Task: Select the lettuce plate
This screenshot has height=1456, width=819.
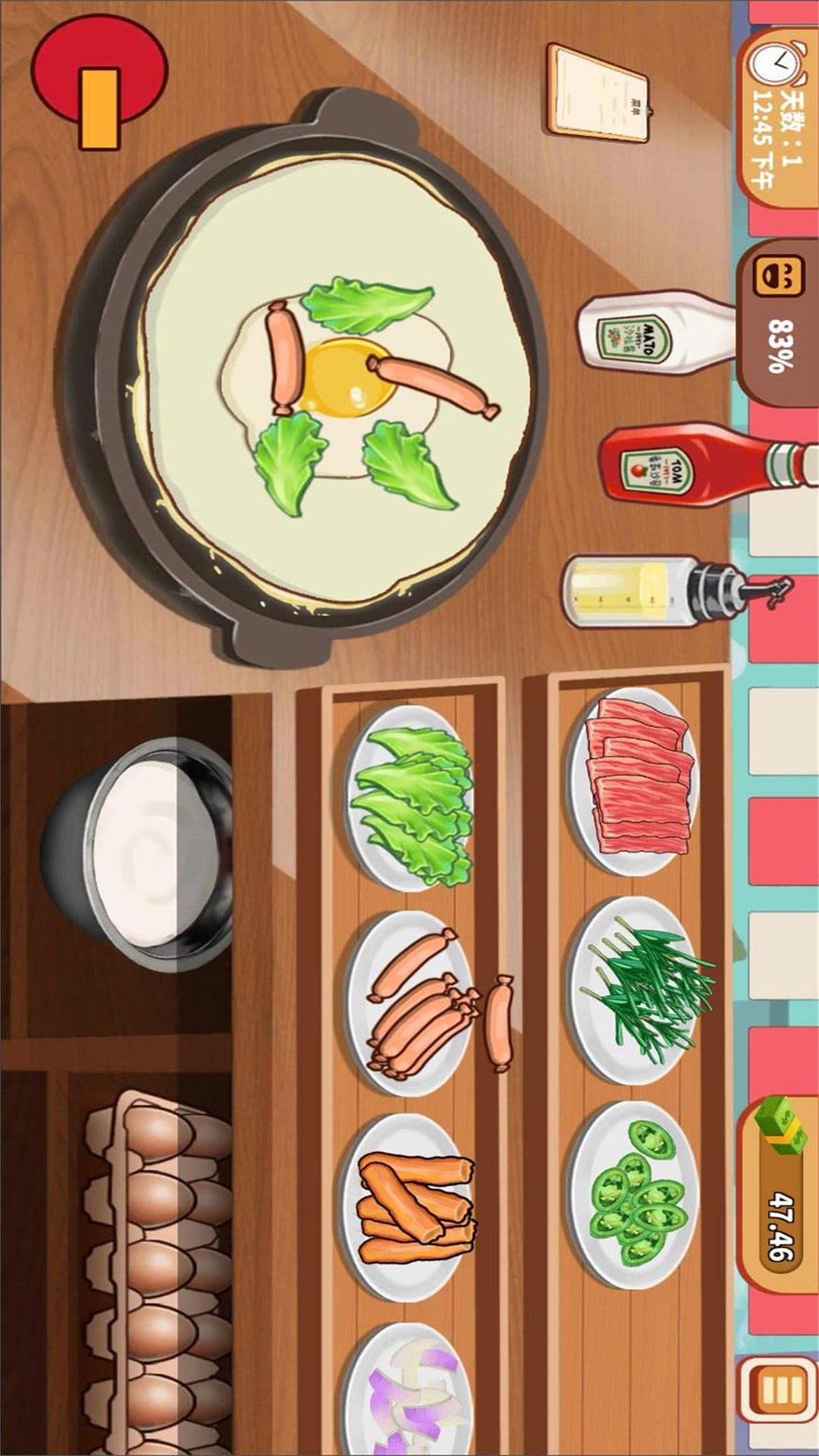Action: (x=412, y=796)
